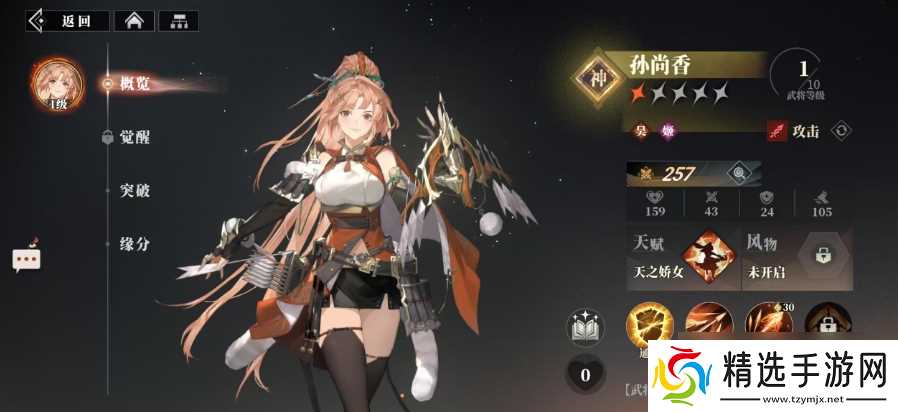Open the skill book icon
The height and width of the screenshot is (412, 898).
pyautogui.click(x=583, y=327)
